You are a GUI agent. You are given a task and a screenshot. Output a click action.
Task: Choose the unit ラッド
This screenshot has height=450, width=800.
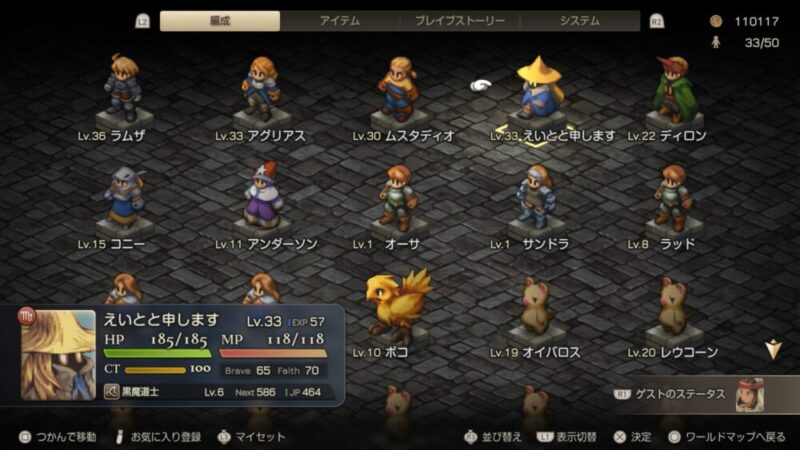pyautogui.click(x=672, y=200)
